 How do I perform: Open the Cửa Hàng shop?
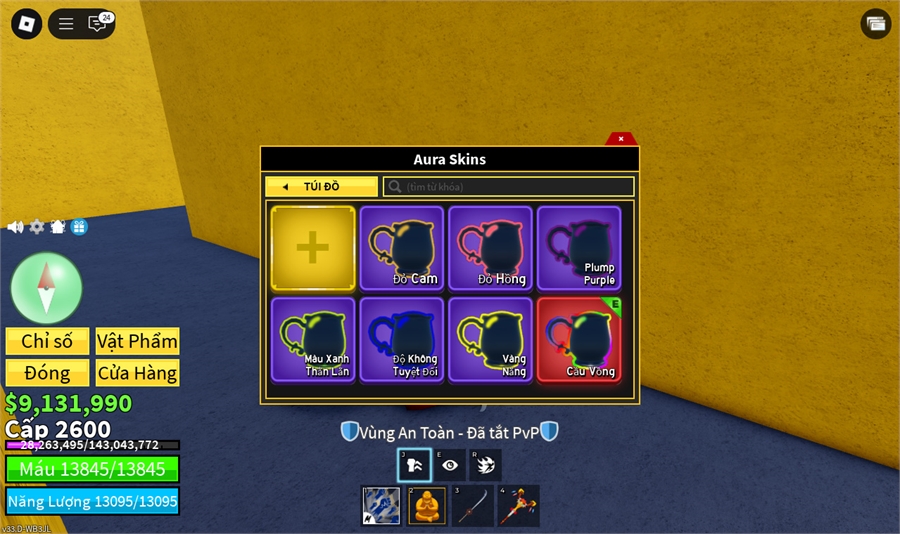[137, 373]
